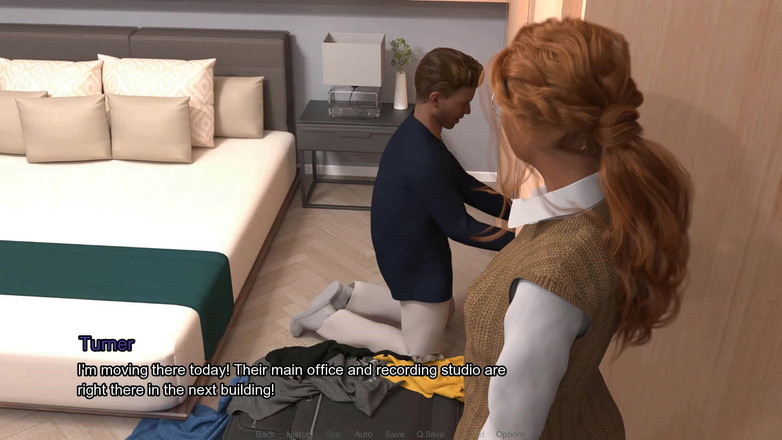Open the Options menu
The width and height of the screenshot is (782, 440).
pyautogui.click(x=509, y=434)
